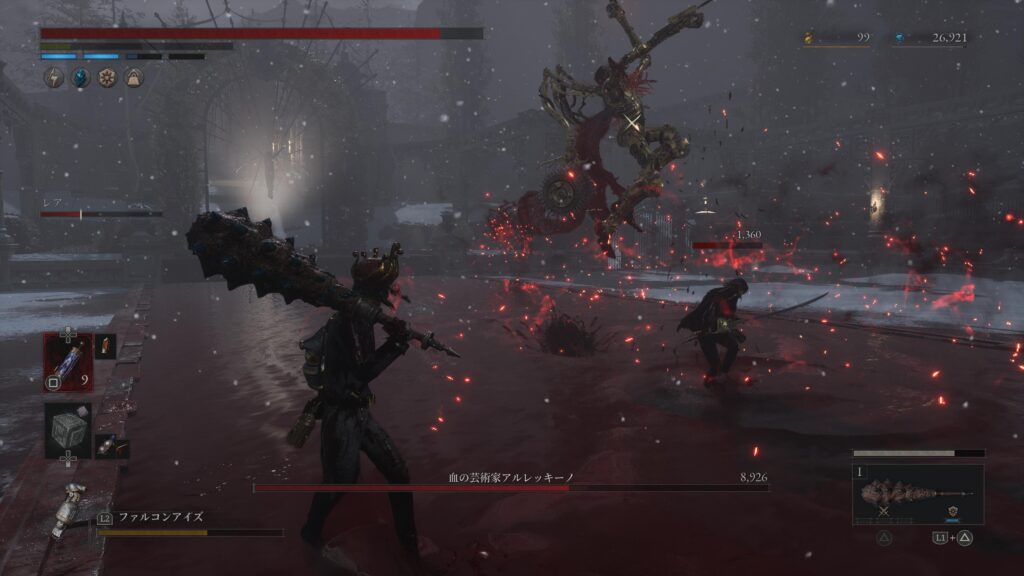Click the cogwheel status icon
1024x576 pixels.
click(106, 78)
